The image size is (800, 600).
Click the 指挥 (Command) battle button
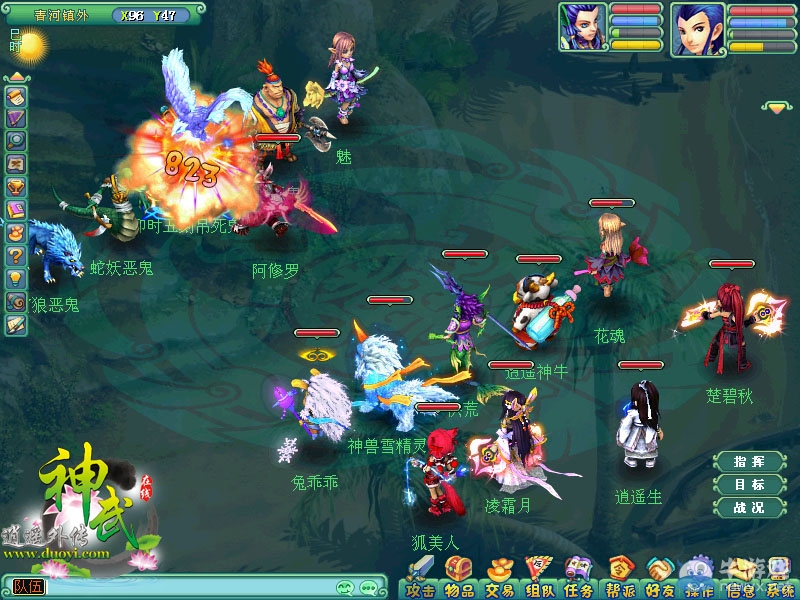749,462
